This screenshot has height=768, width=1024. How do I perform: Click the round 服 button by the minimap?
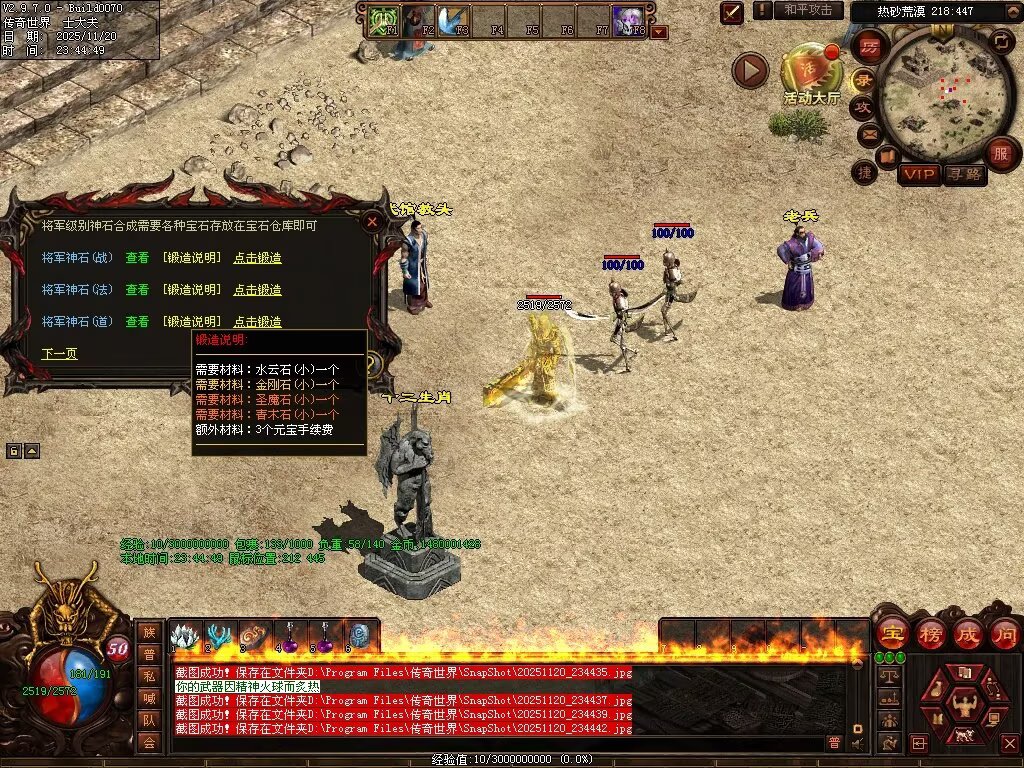point(1000,153)
